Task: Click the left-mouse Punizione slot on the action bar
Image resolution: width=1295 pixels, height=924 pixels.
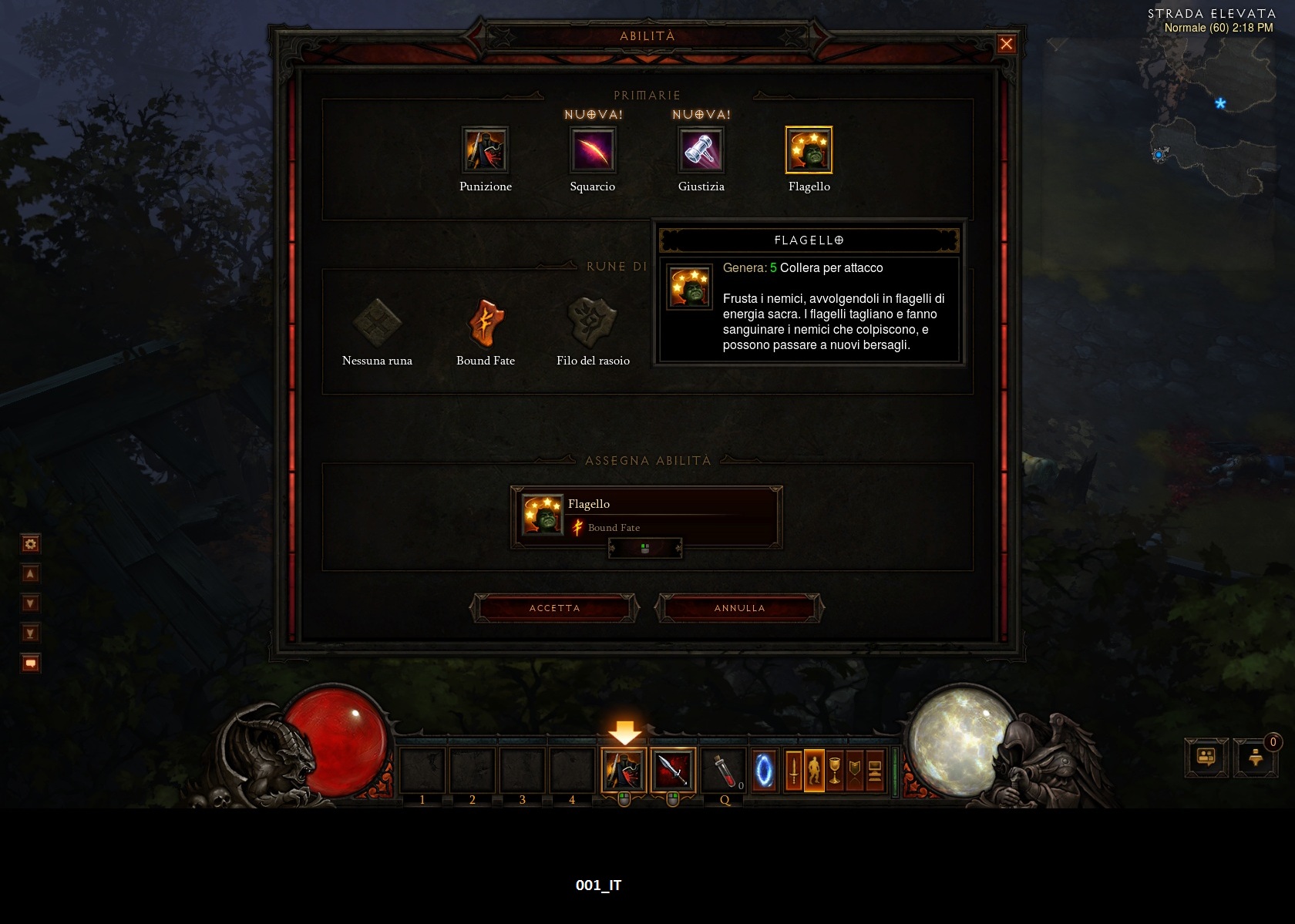Action: point(624,770)
